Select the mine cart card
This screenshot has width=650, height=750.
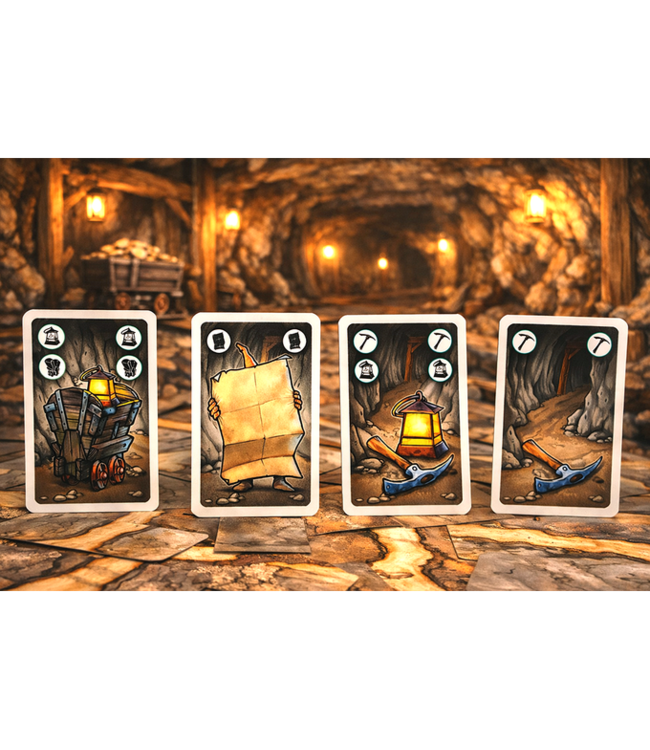[x=90, y=411]
